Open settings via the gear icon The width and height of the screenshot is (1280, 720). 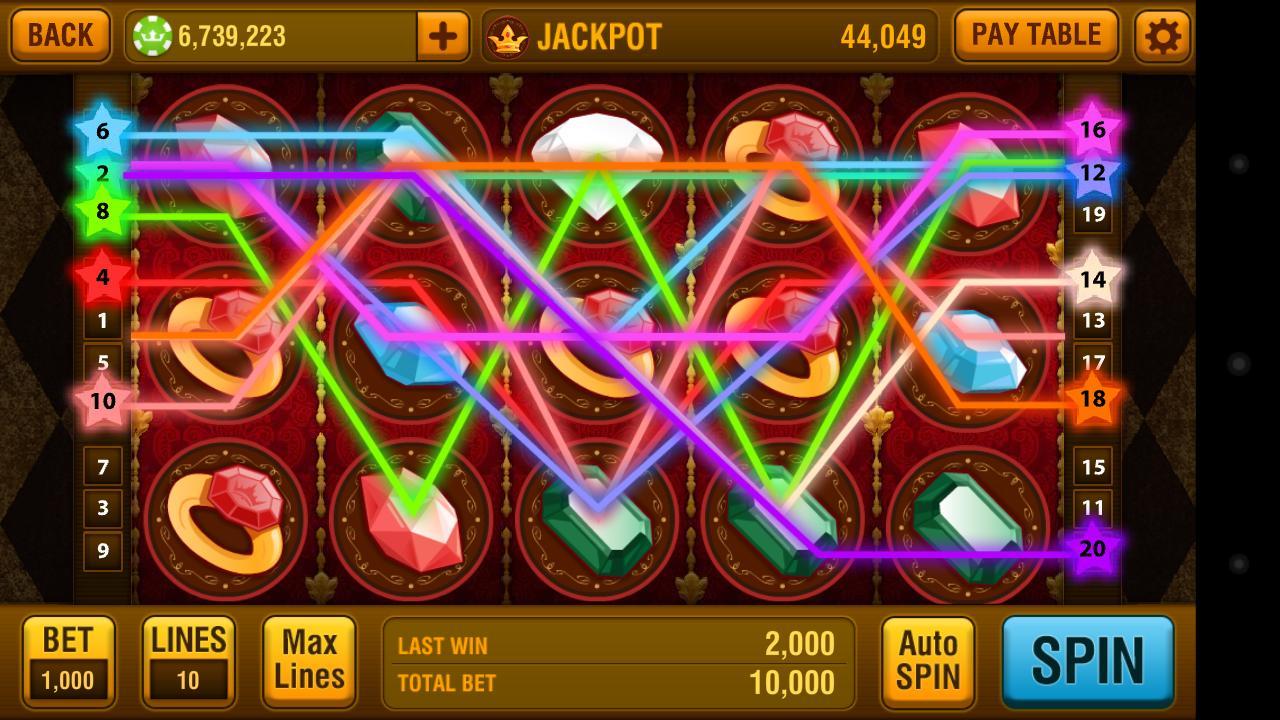point(1160,35)
